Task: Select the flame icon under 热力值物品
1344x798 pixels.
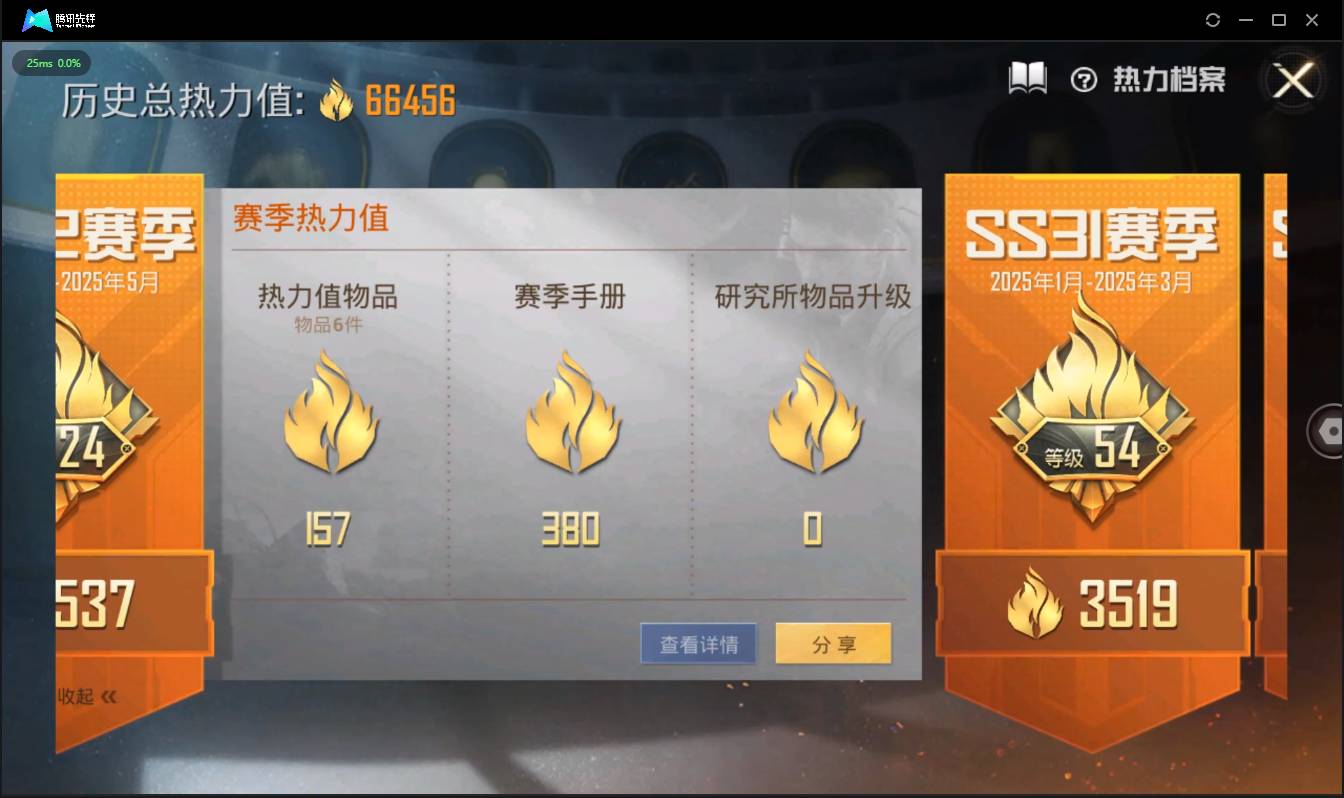Action: [330, 415]
